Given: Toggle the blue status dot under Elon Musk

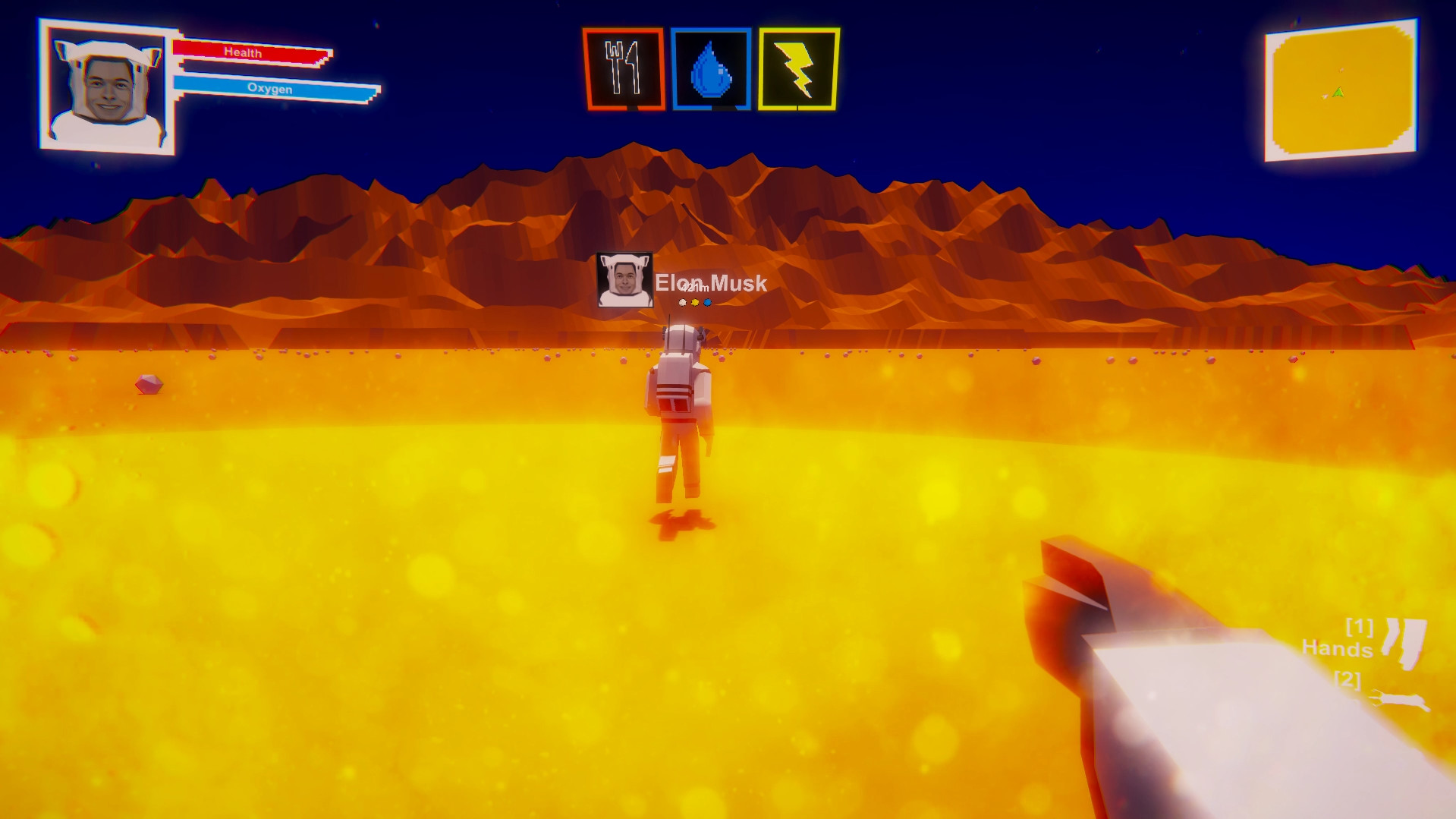Looking at the screenshot, I should click(x=707, y=301).
